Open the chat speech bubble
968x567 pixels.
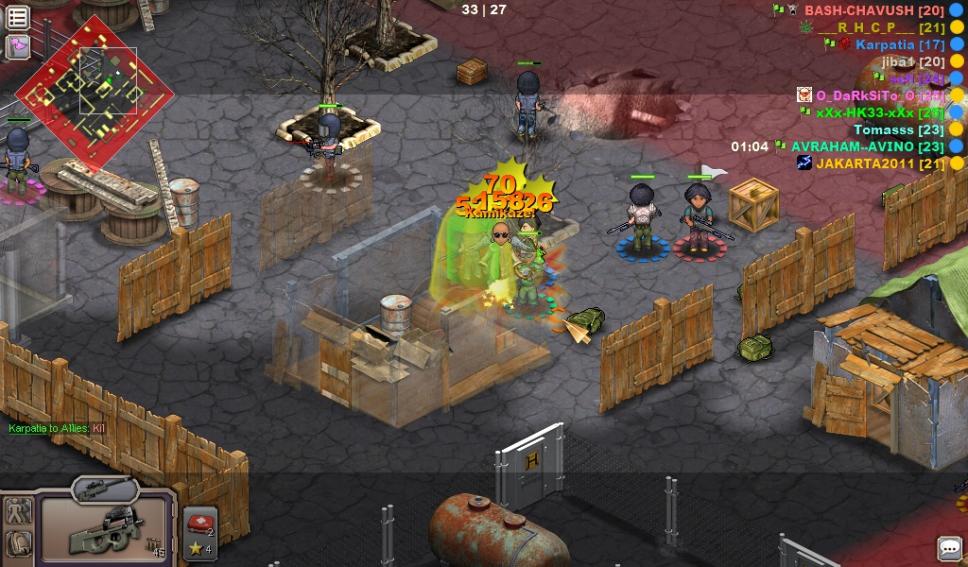point(949,548)
